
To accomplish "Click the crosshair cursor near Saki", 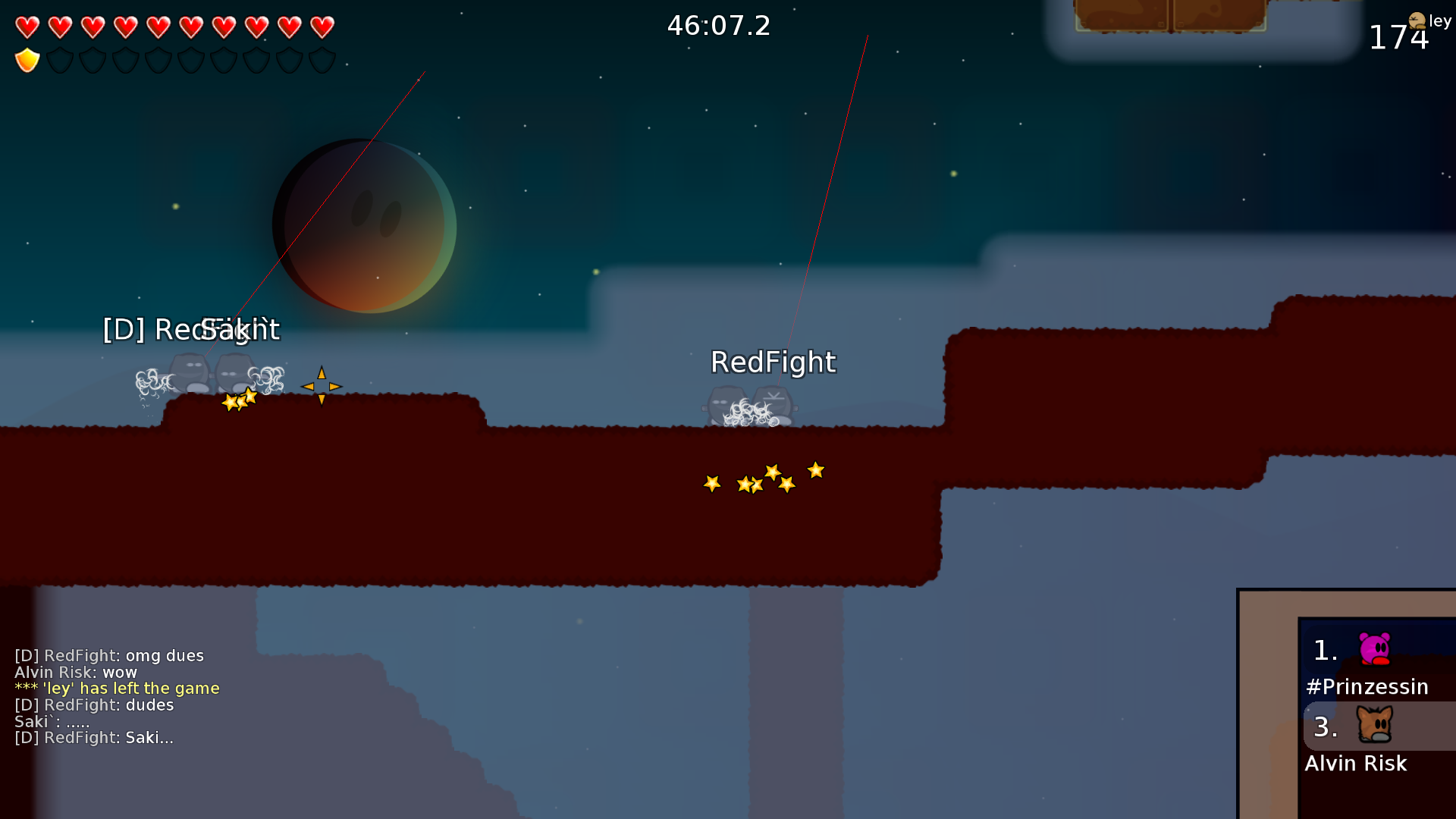I will point(321,386).
